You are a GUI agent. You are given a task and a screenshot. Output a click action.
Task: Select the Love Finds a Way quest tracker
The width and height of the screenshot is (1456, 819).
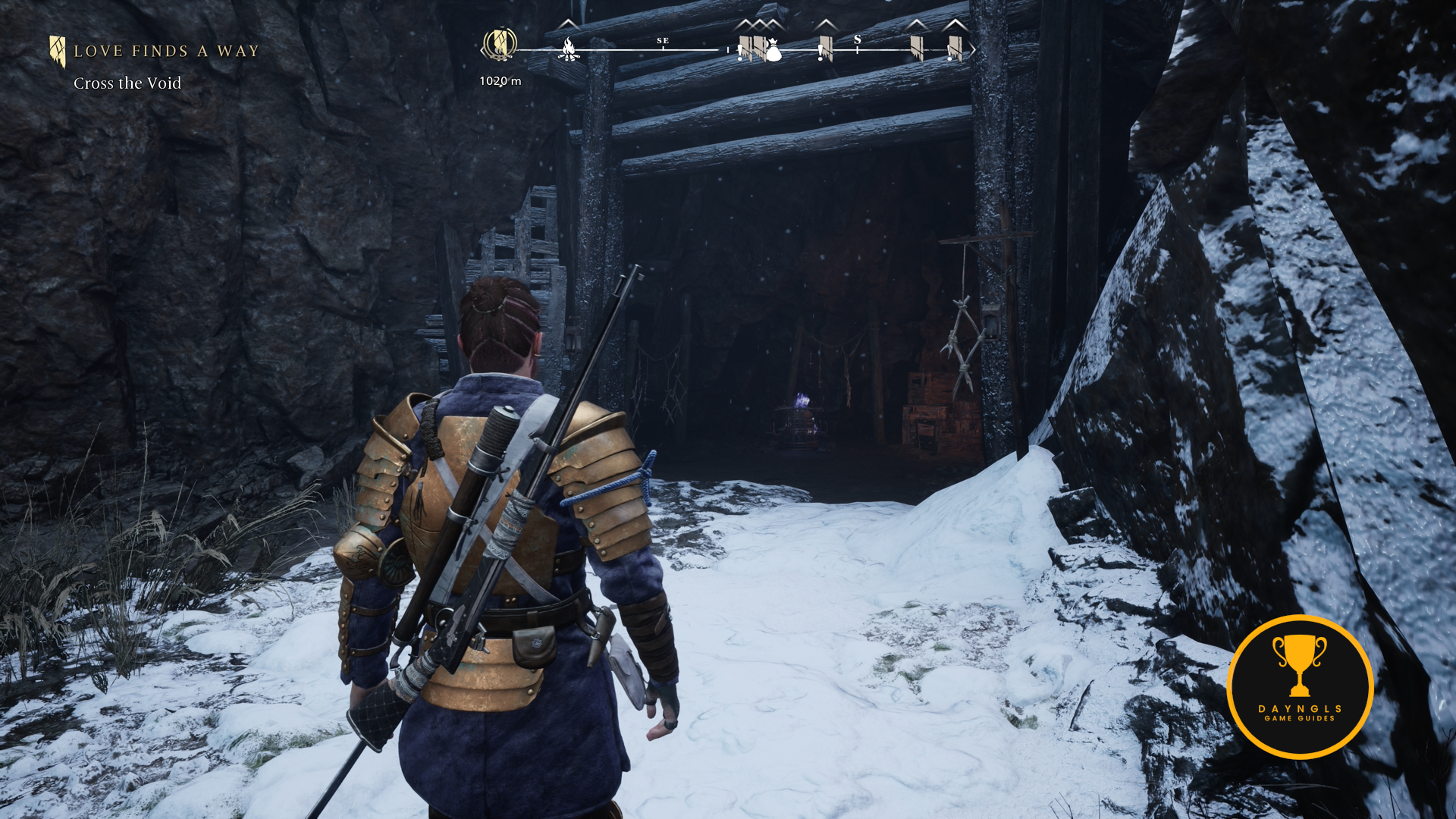click(165, 52)
